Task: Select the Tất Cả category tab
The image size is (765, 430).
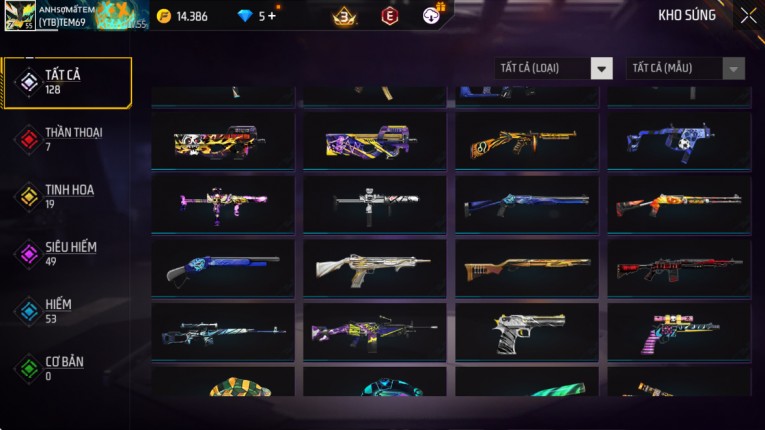Action: (x=67, y=82)
